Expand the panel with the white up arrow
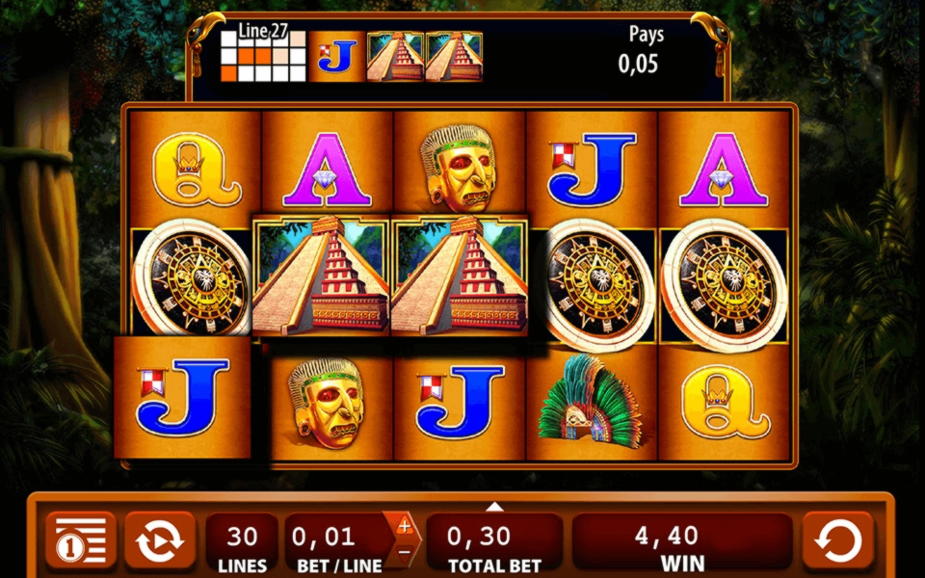Image resolution: width=925 pixels, height=578 pixels. click(x=494, y=506)
